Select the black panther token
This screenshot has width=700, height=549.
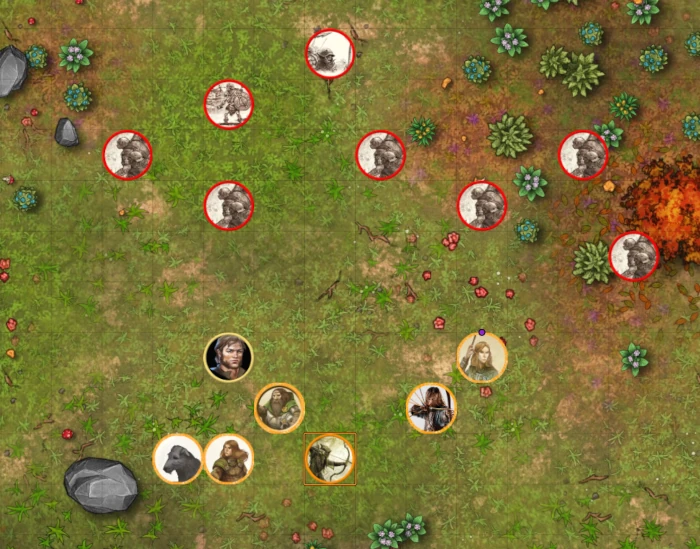(x=178, y=459)
